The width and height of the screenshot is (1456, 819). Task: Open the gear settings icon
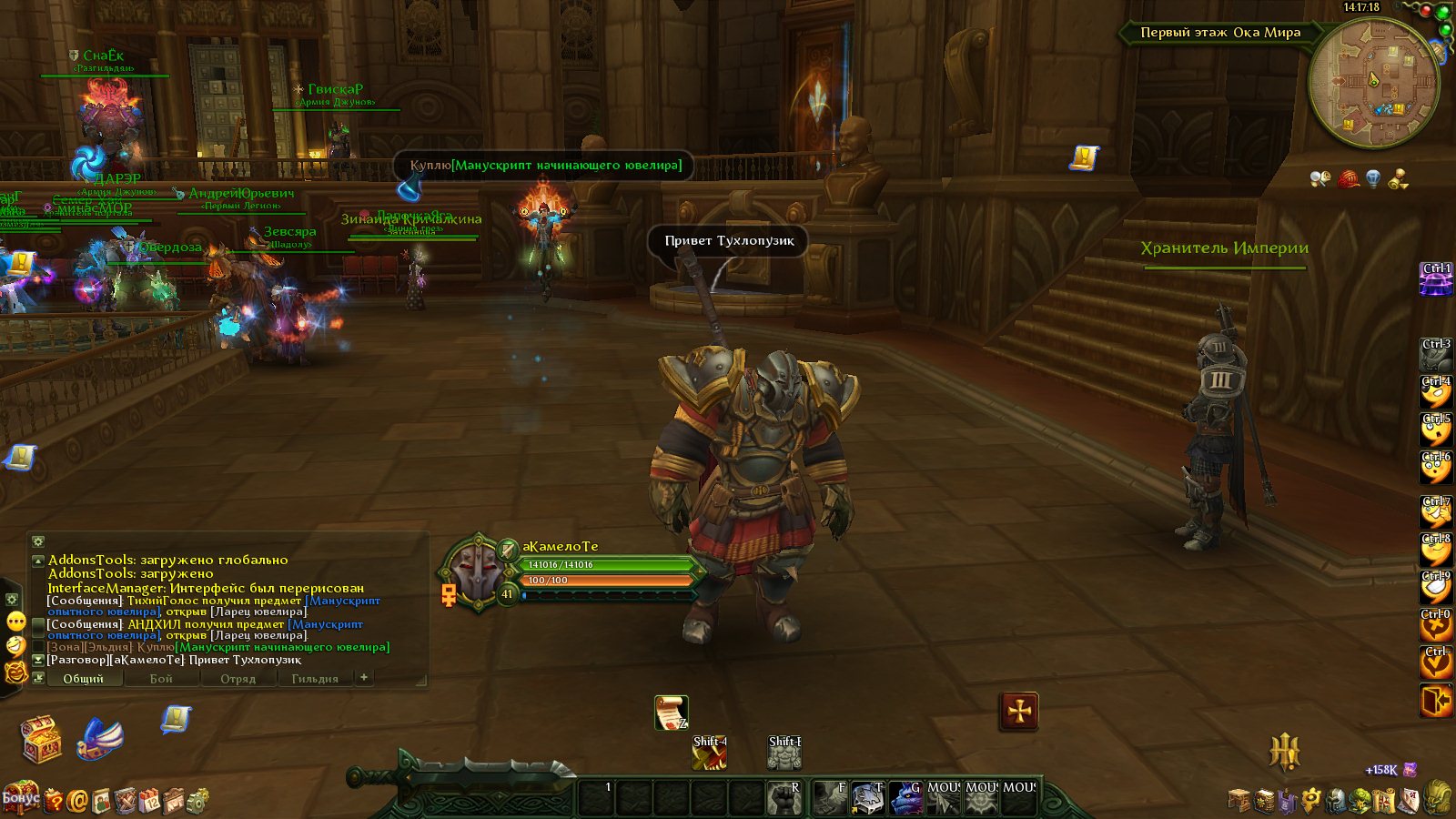[197, 801]
